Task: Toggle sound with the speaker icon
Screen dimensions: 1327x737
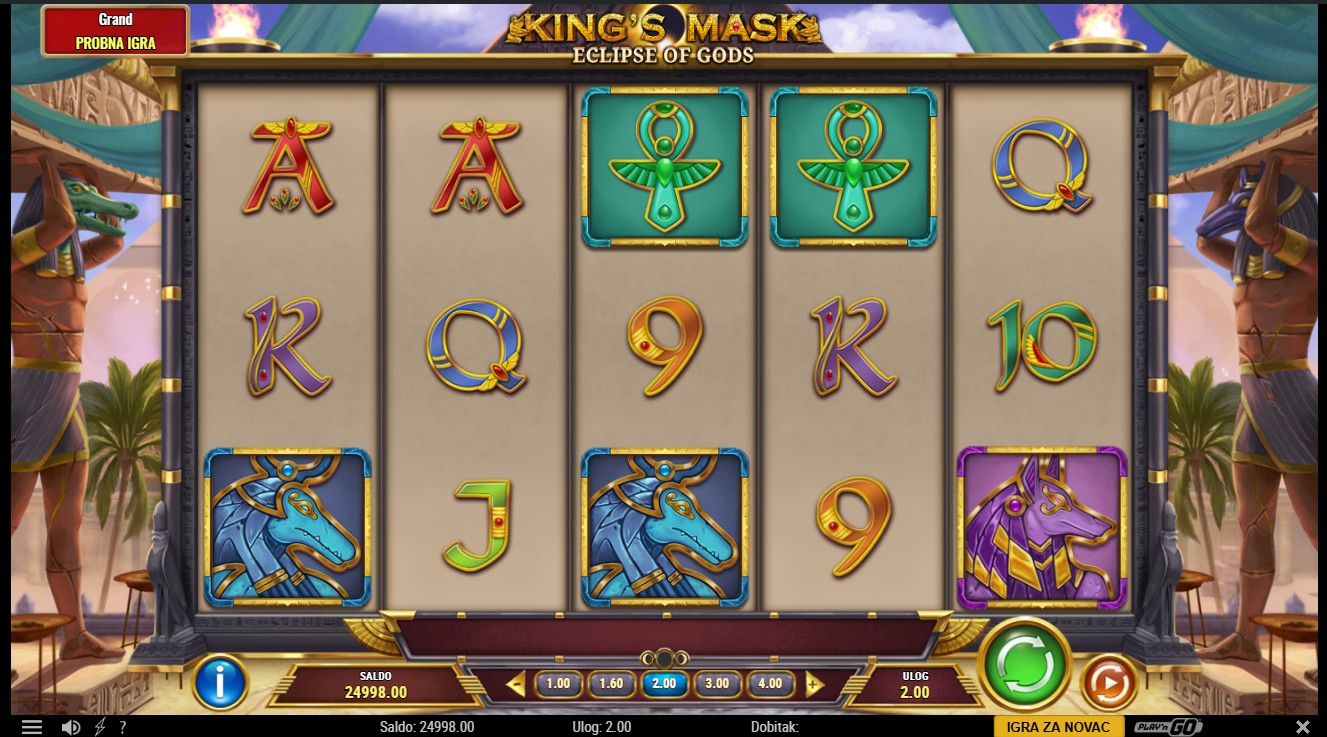Action: tap(70, 727)
